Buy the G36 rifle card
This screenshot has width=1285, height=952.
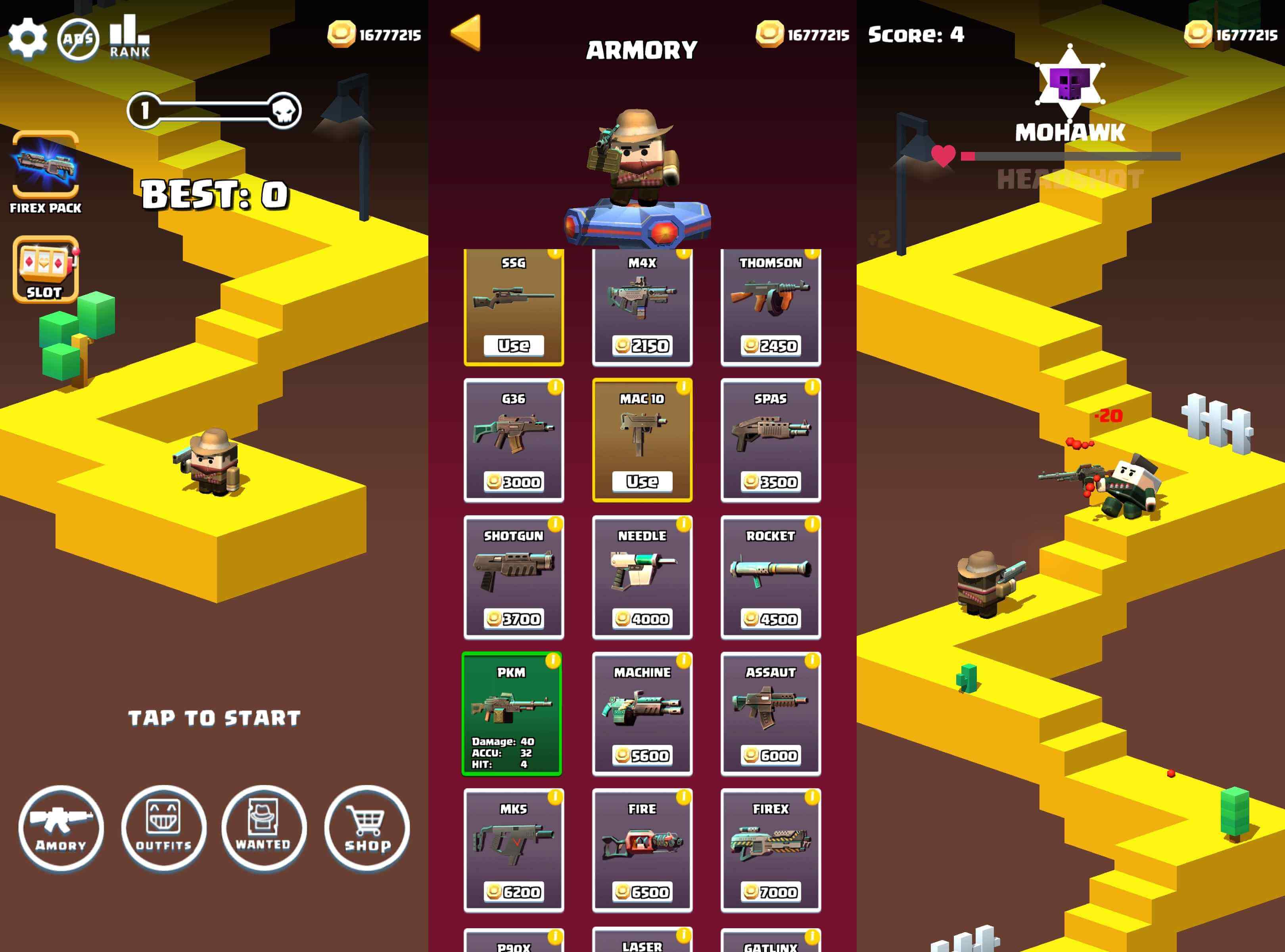pos(514,481)
